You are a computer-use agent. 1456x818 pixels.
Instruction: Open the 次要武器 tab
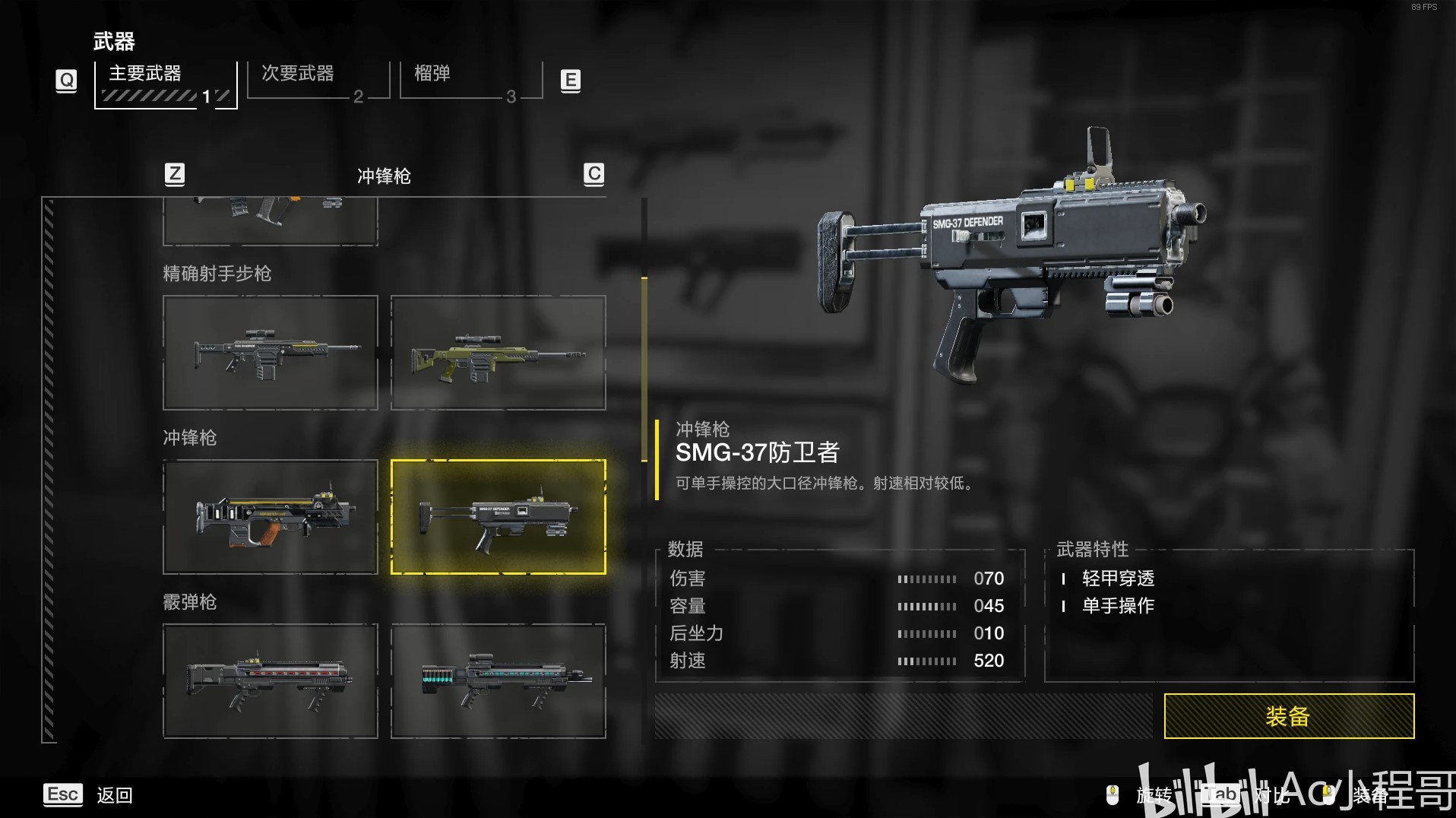[318, 81]
